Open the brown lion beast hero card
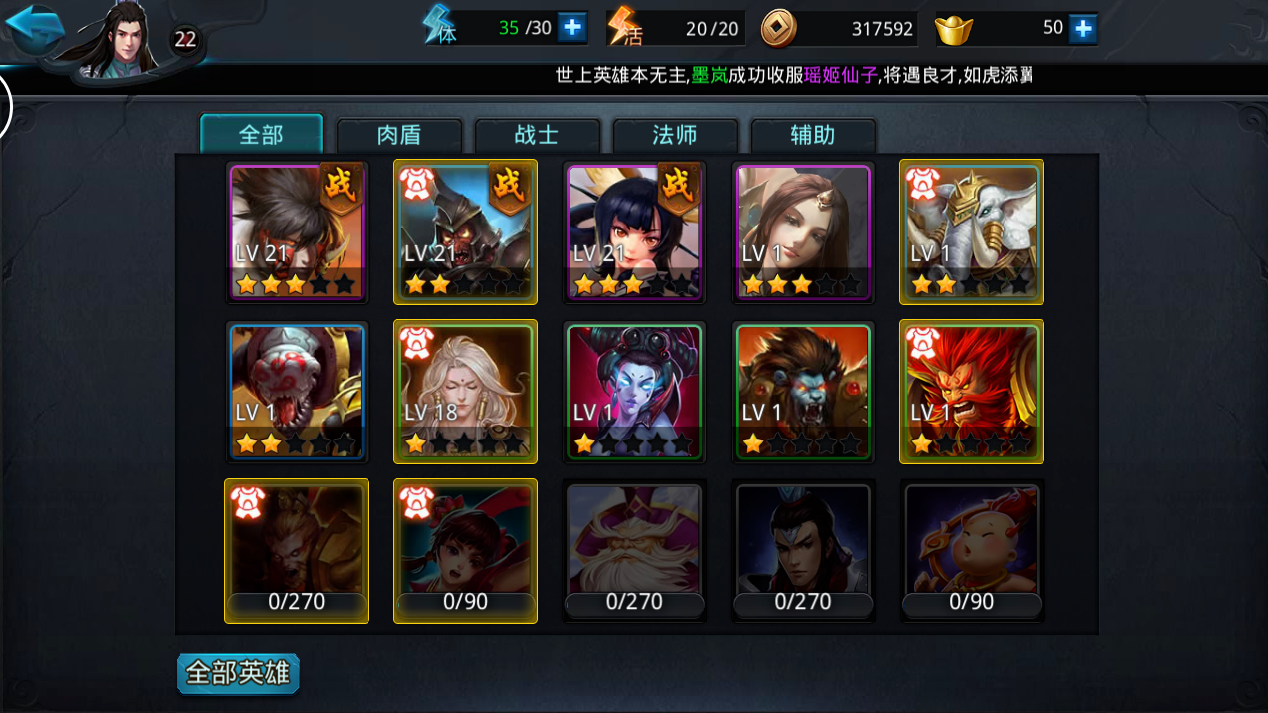Screen dimensions: 1268x713 tap(803, 391)
